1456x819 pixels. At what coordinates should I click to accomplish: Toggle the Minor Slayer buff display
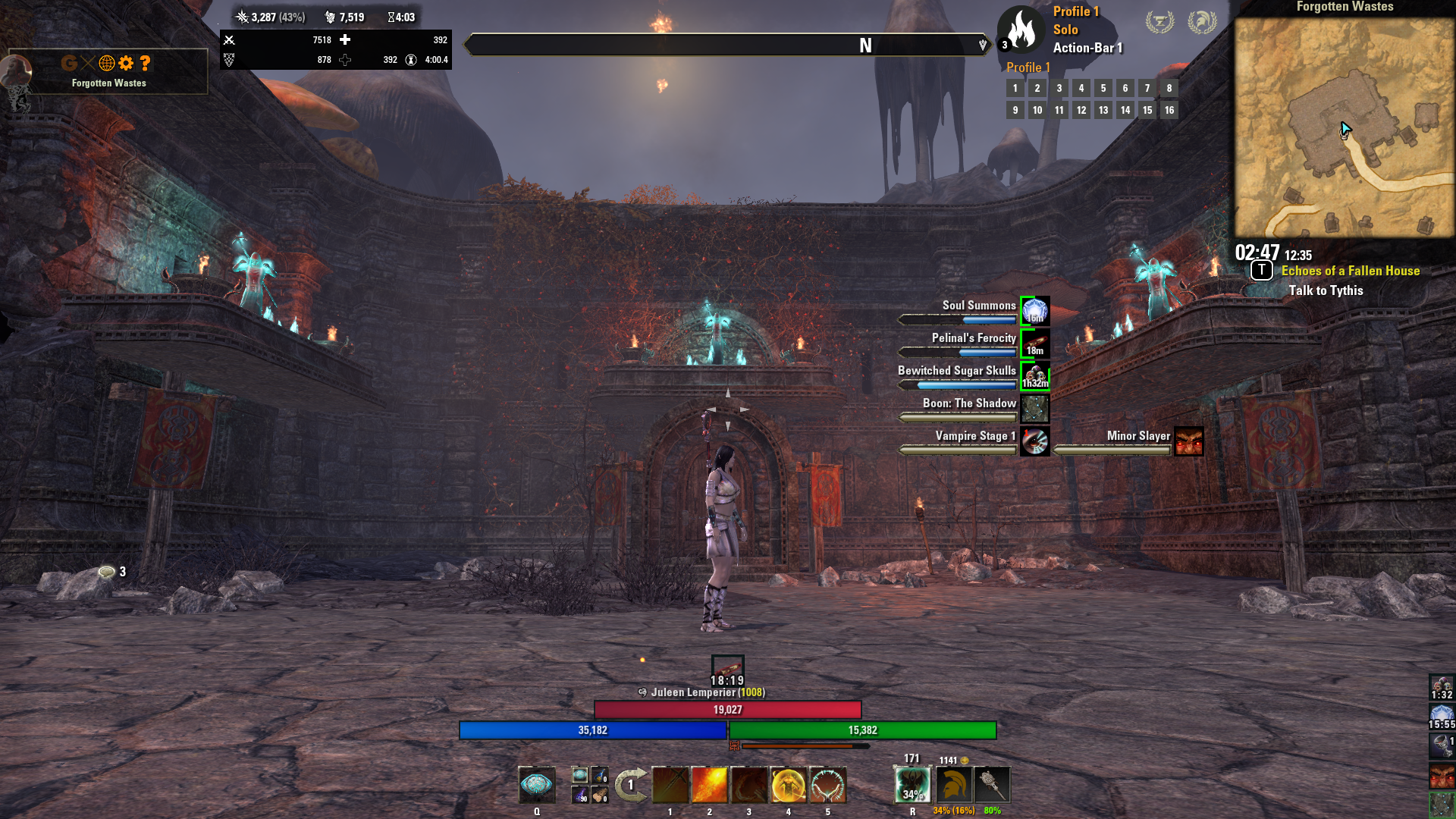[1188, 441]
